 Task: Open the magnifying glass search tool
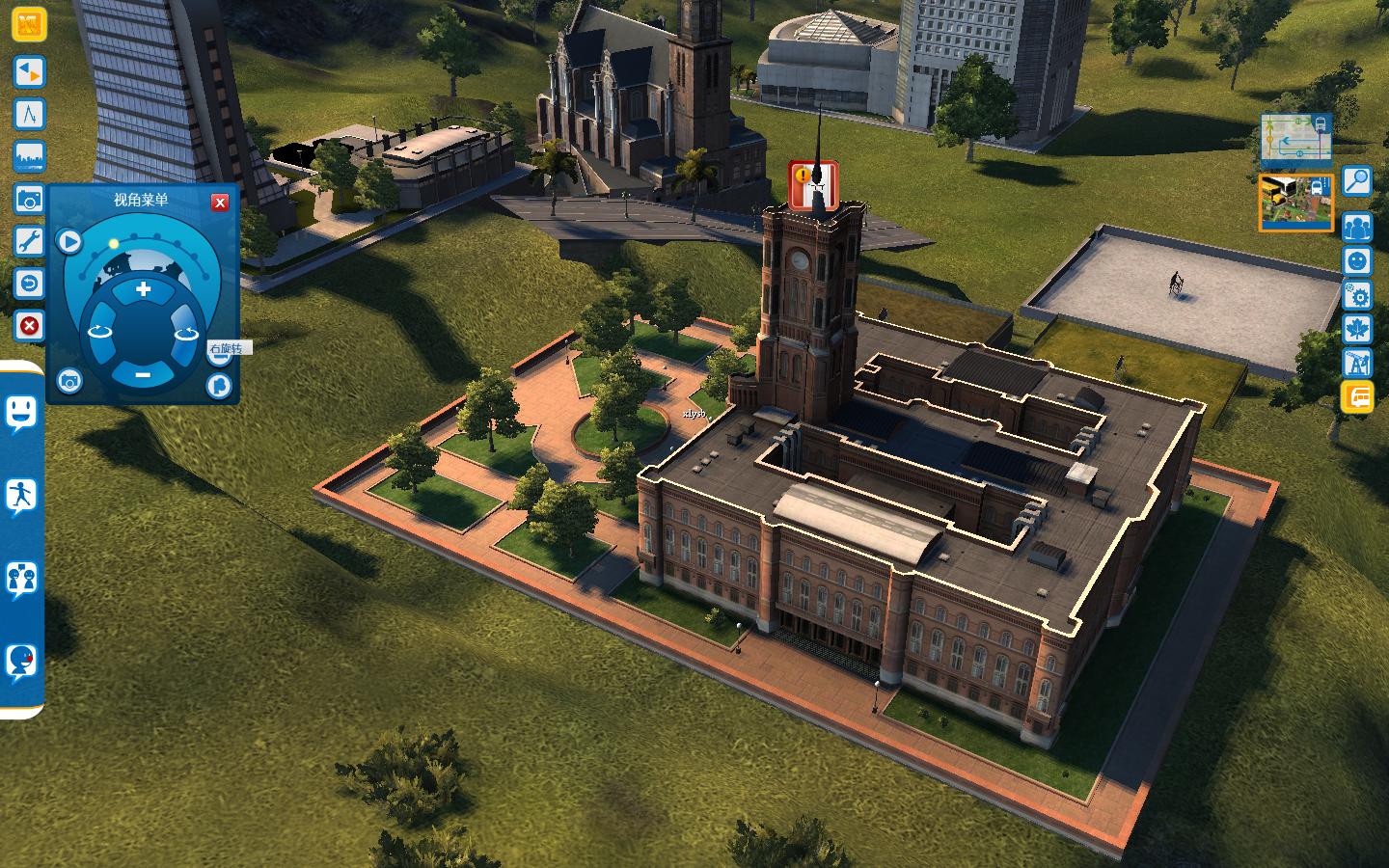[1357, 180]
